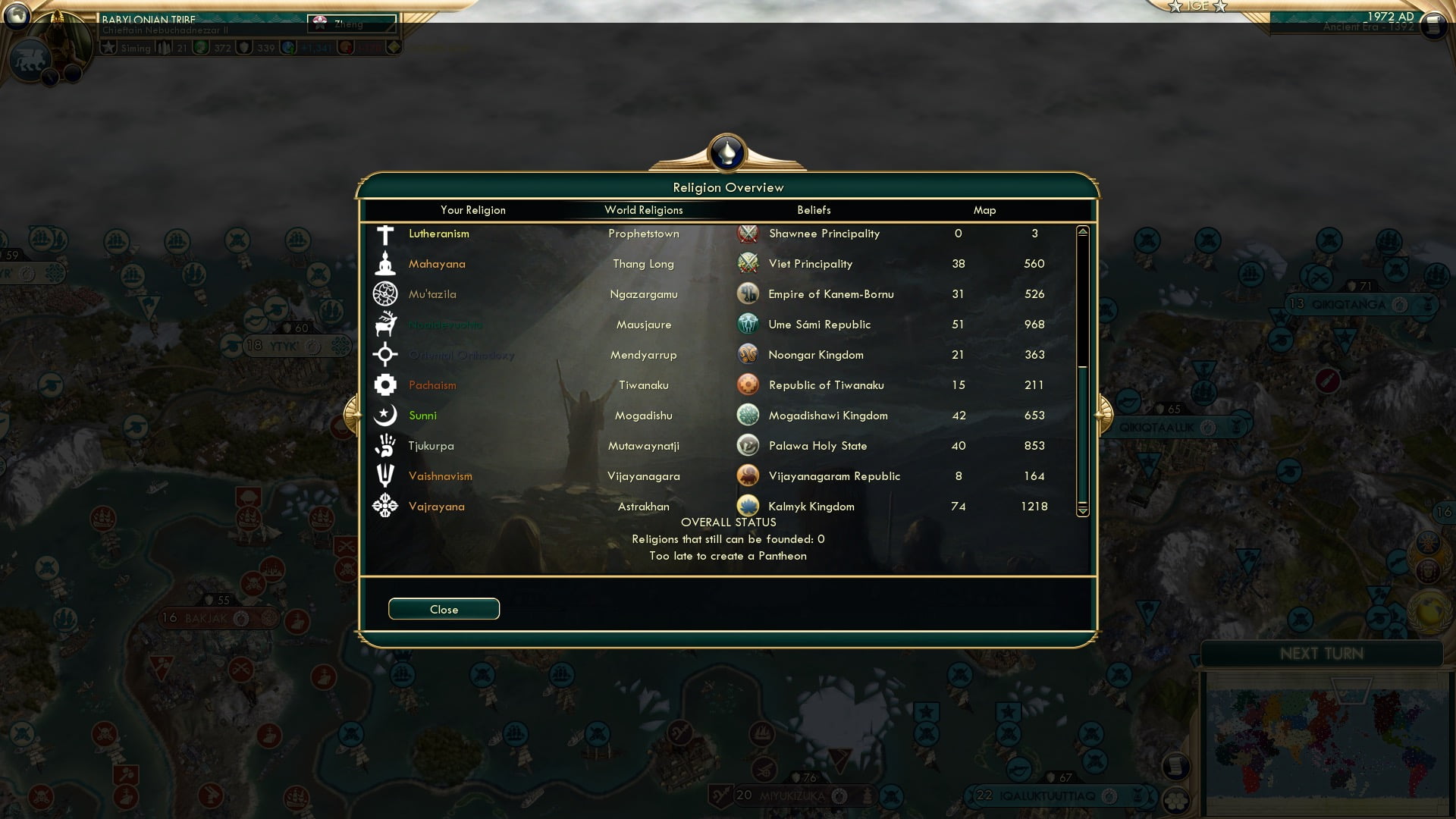Switch to the Map tab
Image resolution: width=1456 pixels, height=819 pixels.
[x=984, y=210]
